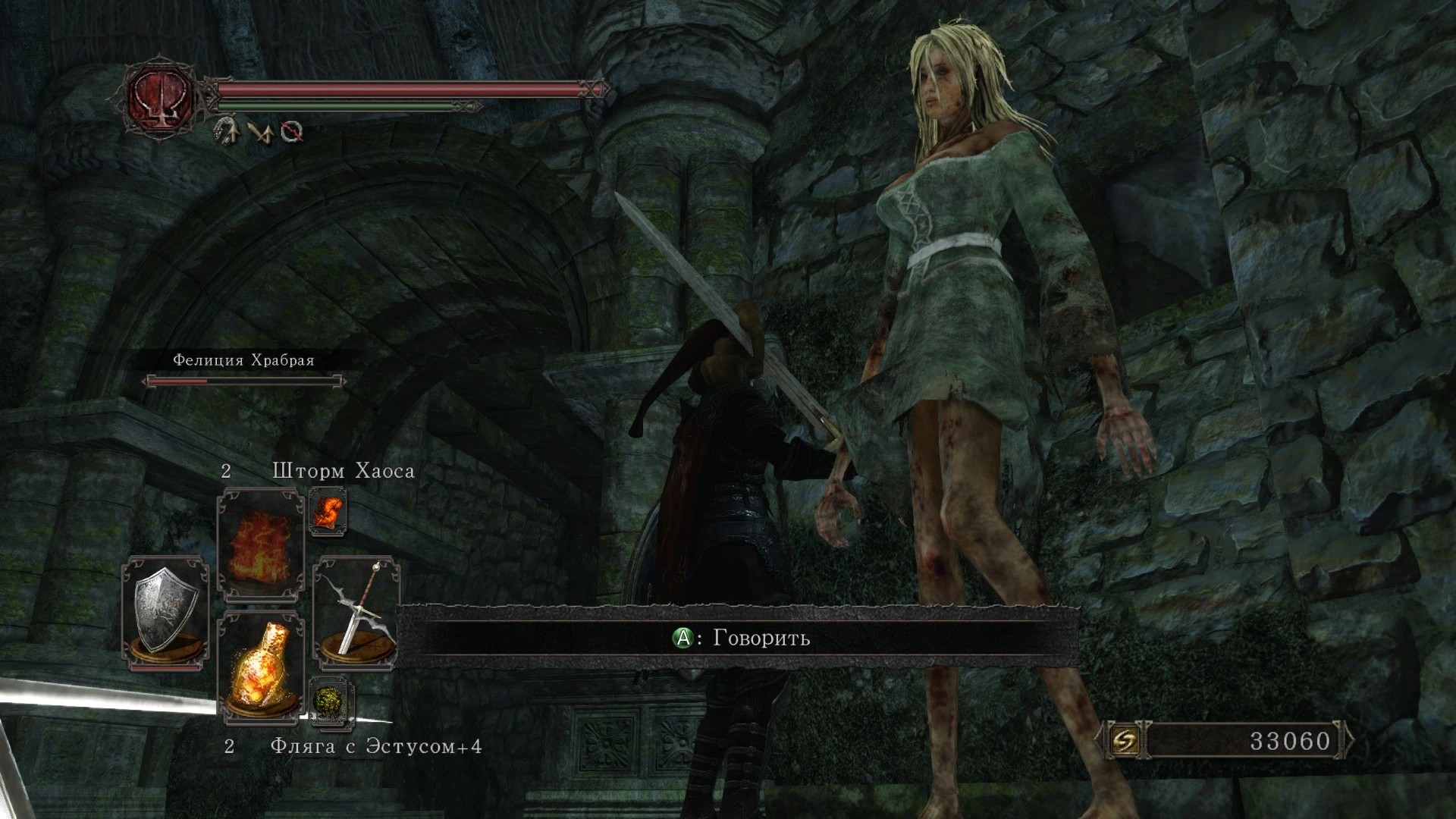The height and width of the screenshot is (819, 1456).
Task: Select the Chaos Storm pyromancy slot
Action: coord(260,544)
